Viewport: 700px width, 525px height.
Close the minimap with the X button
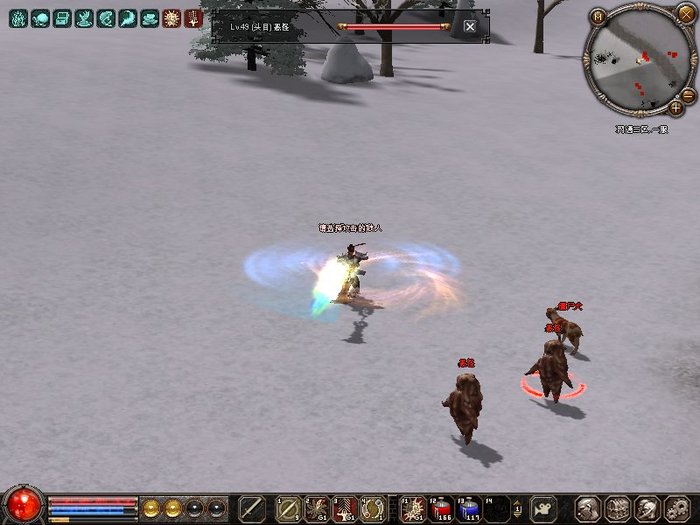(685, 13)
